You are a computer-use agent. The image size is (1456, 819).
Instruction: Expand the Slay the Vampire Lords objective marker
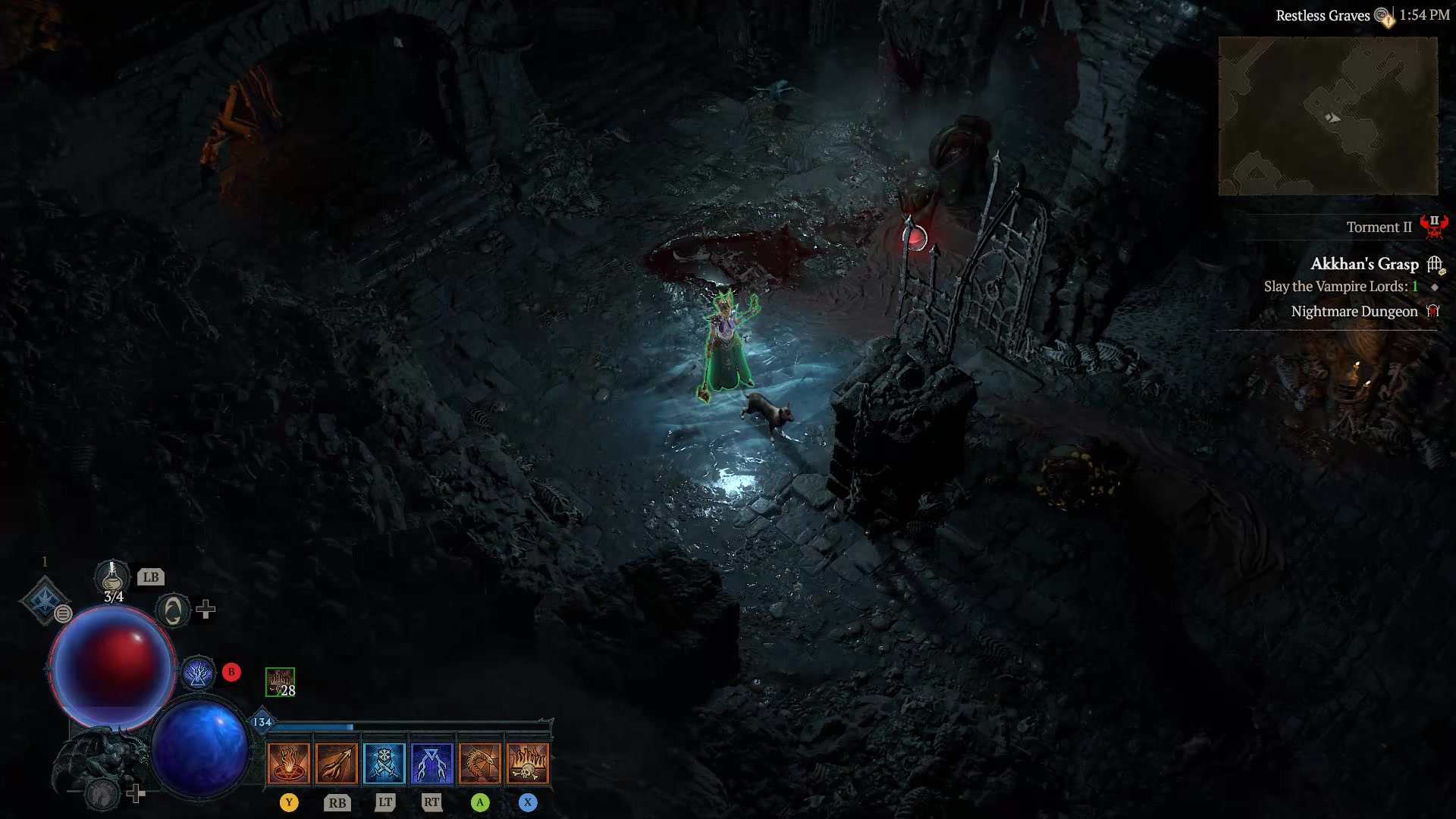coord(1433,287)
